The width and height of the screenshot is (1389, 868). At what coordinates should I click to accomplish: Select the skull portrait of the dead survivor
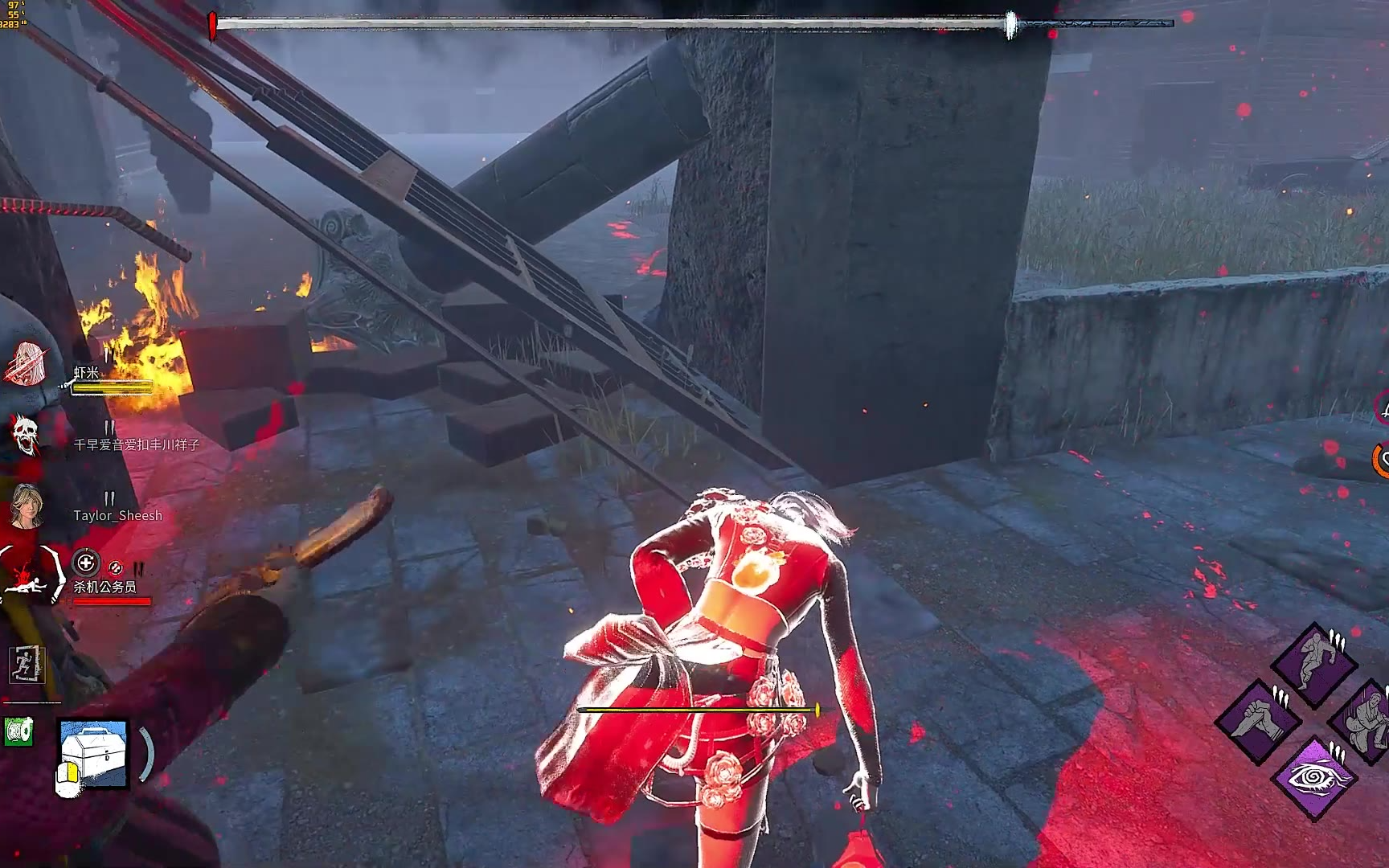pyautogui.click(x=27, y=435)
